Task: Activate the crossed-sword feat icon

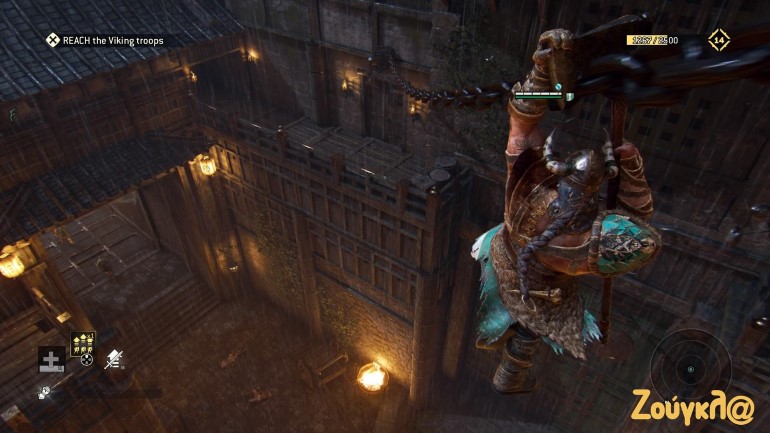Action: 114,360
